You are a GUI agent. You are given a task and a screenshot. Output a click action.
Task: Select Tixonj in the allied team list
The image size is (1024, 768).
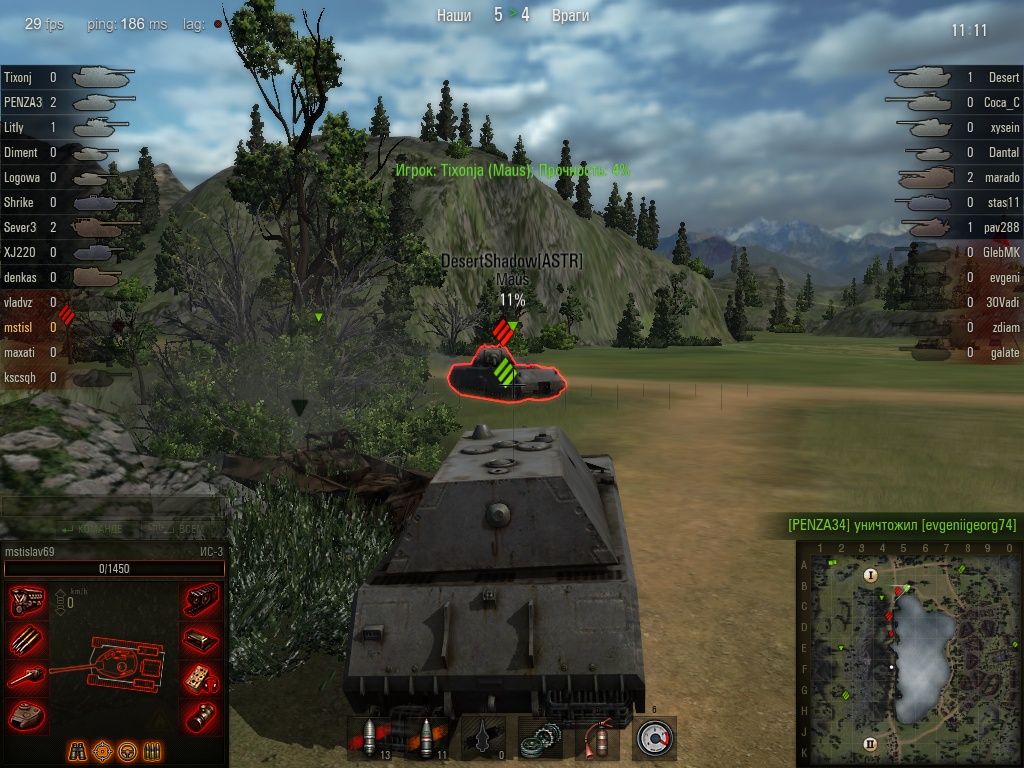pos(20,77)
